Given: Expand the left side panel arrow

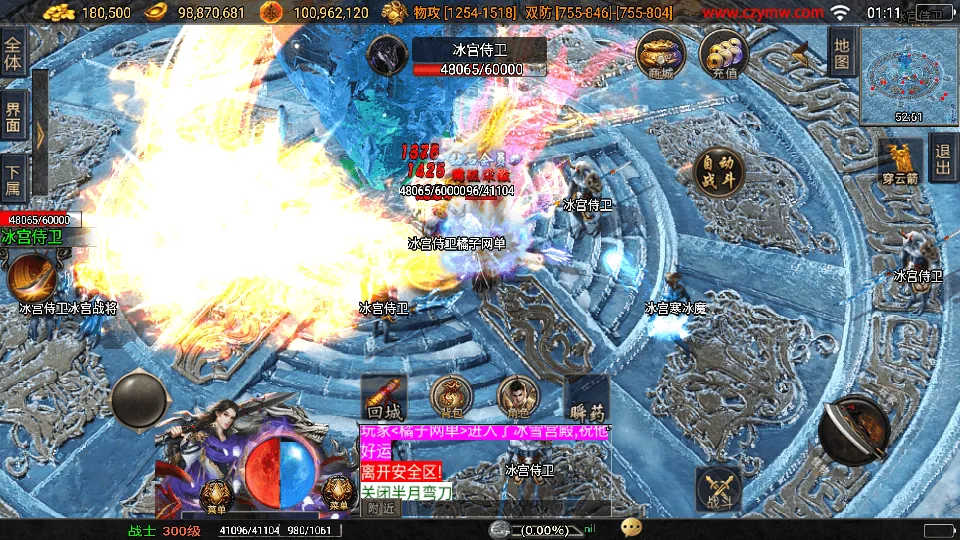Looking at the screenshot, I should 40,135.
